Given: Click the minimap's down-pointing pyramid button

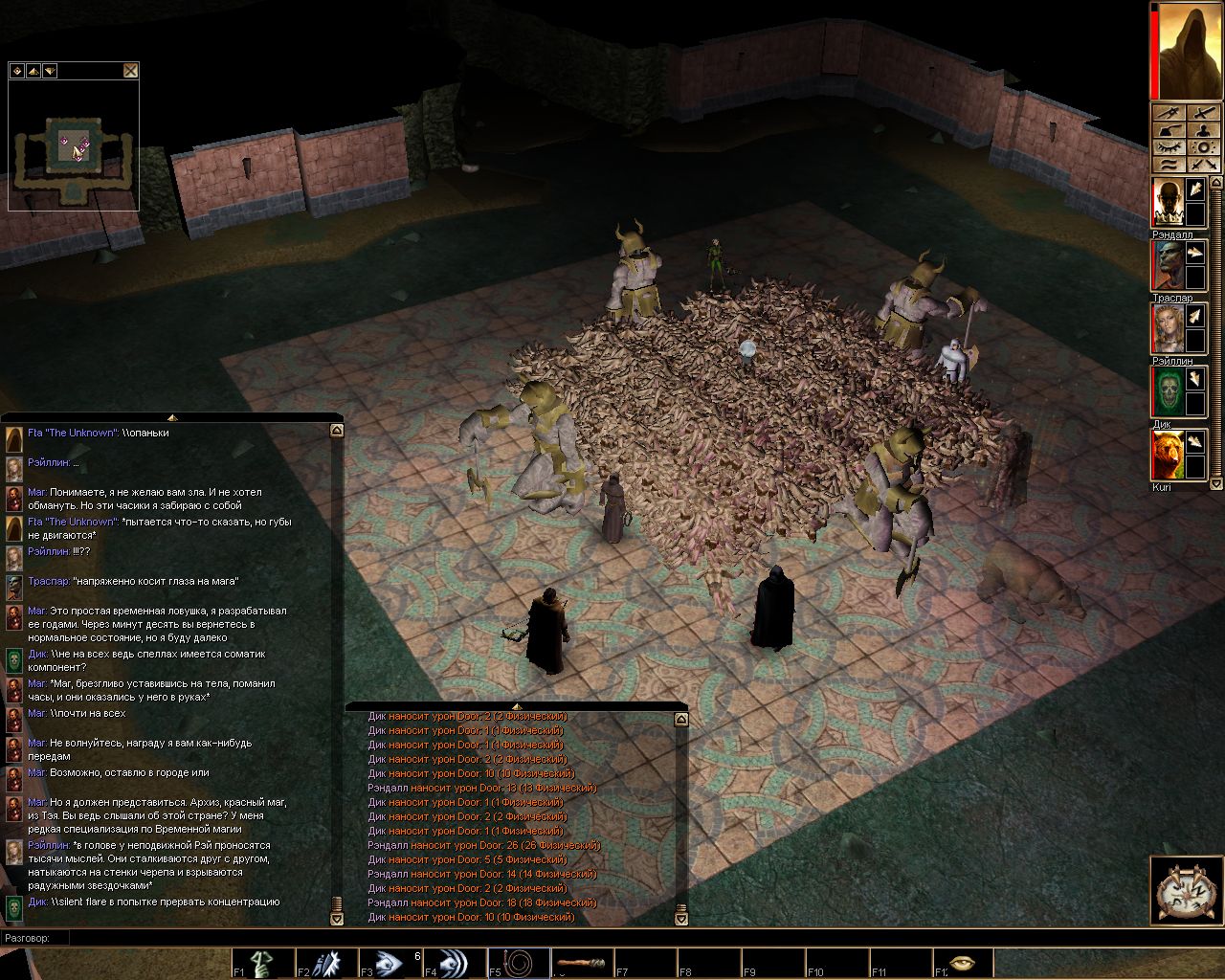Looking at the screenshot, I should tap(49, 70).
